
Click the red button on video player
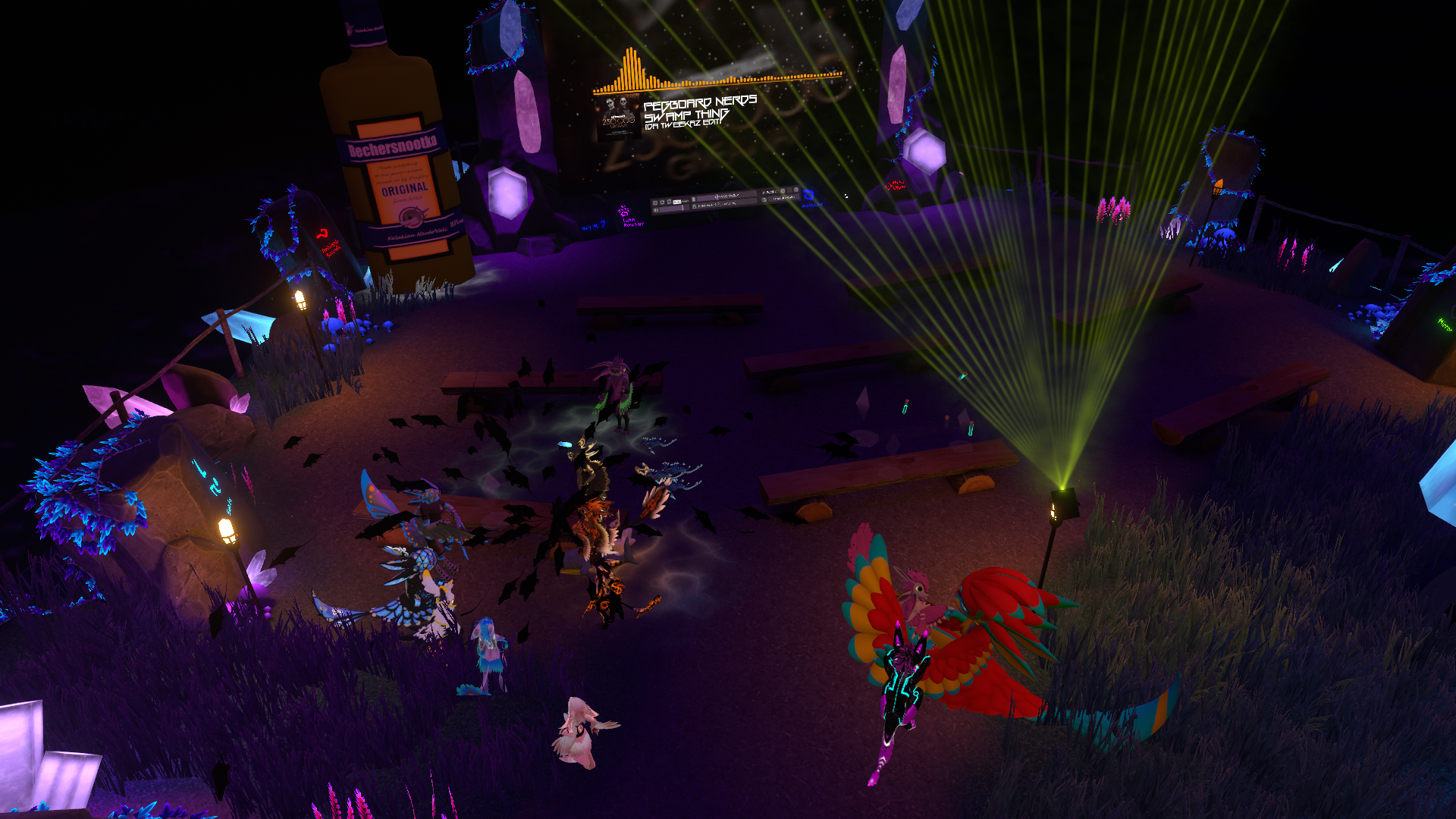tap(789, 190)
